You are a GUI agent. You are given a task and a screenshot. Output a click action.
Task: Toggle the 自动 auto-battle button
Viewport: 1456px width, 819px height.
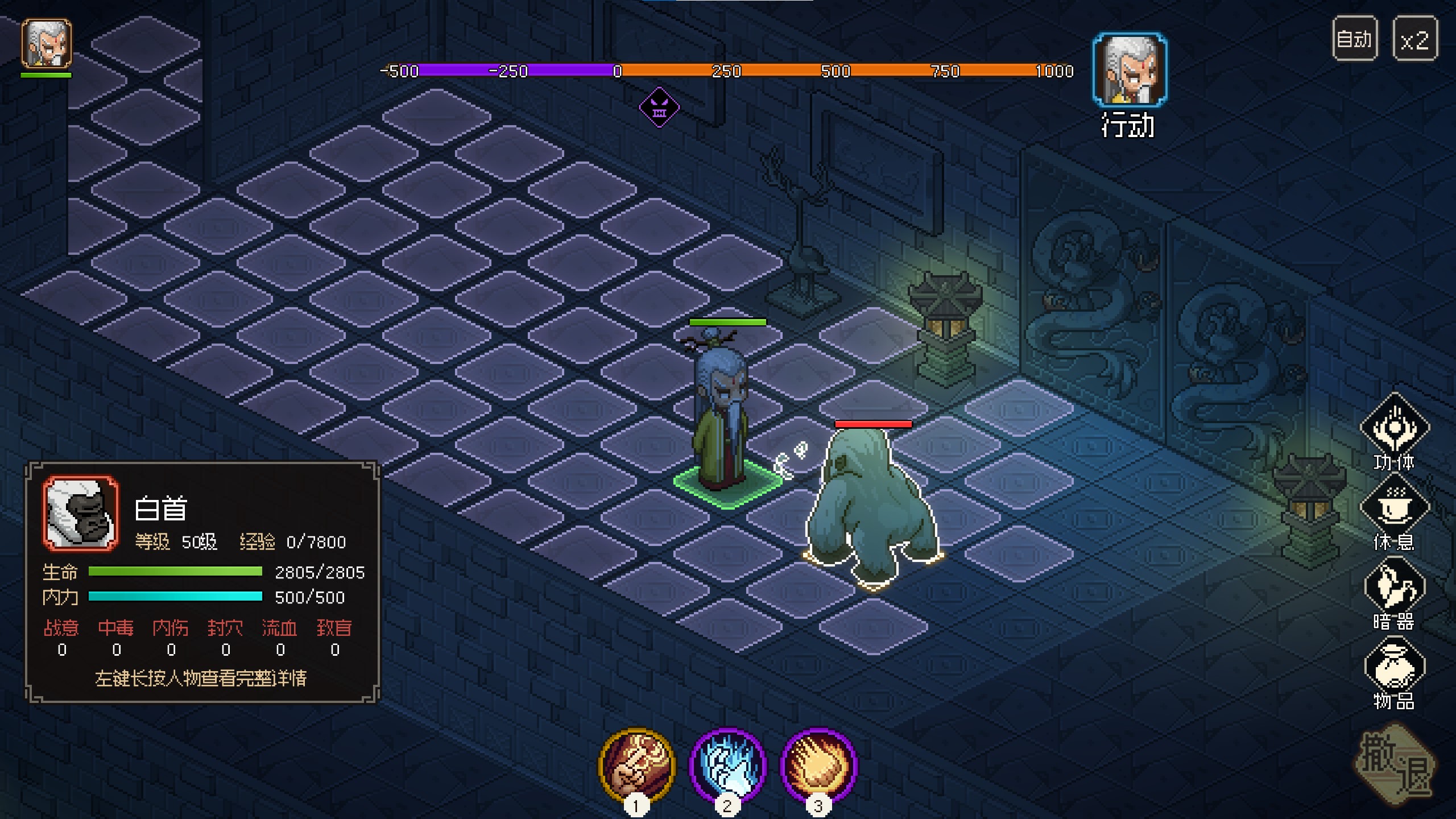coord(1354,39)
